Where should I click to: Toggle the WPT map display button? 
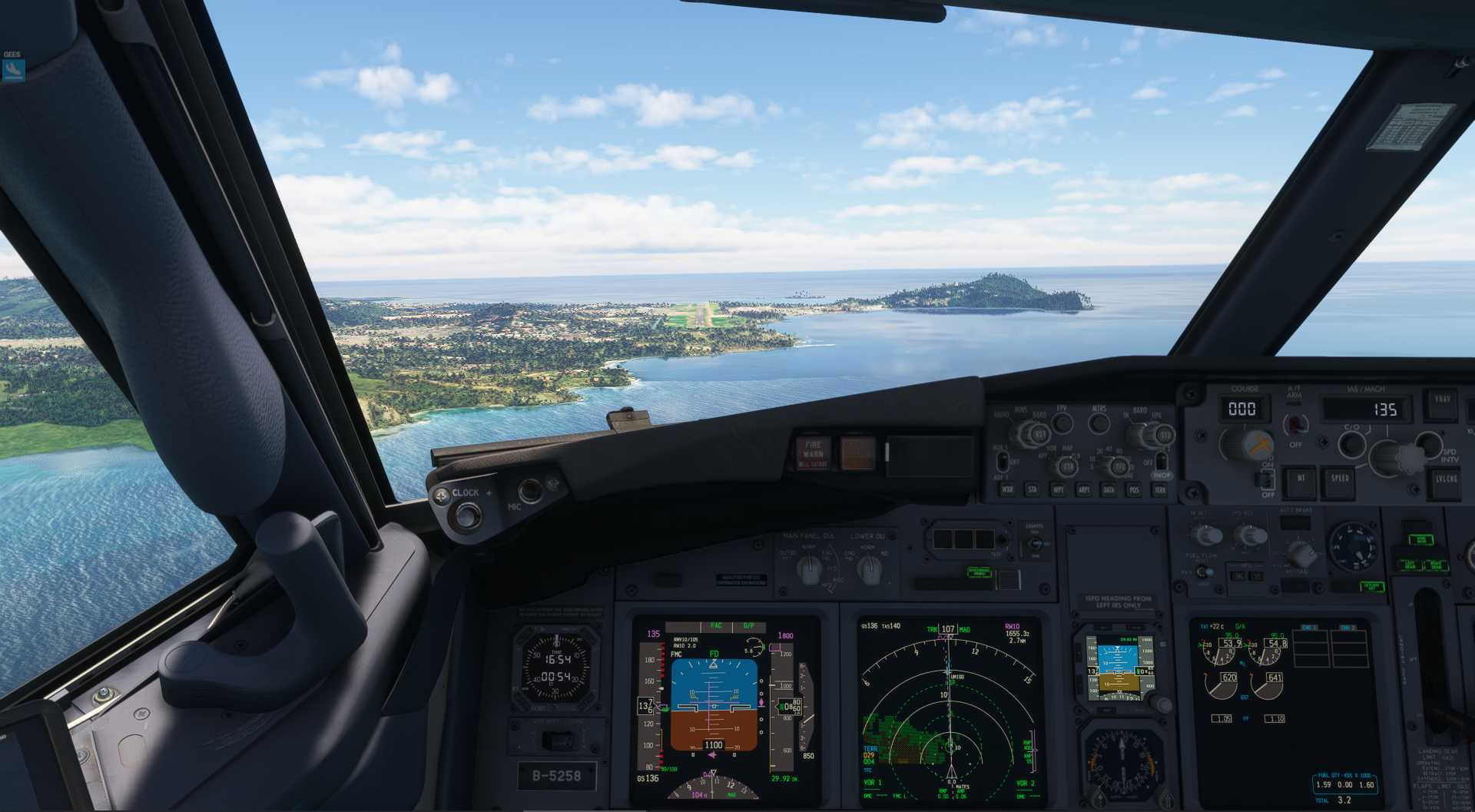tap(1058, 489)
